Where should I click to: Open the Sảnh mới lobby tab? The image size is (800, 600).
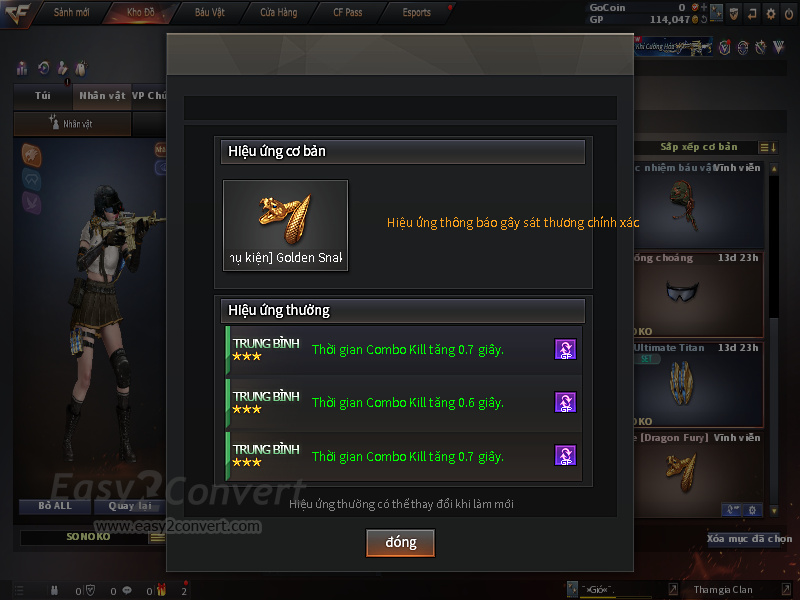pyautogui.click(x=73, y=12)
